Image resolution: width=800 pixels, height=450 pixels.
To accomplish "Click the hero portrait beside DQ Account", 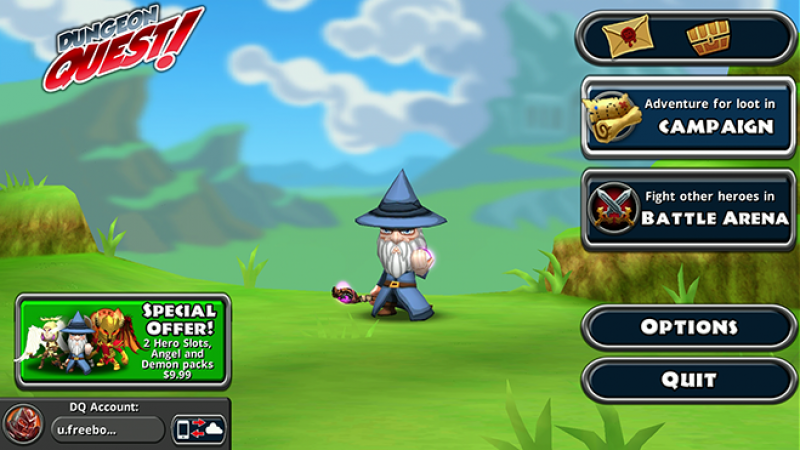I will pyautogui.click(x=22, y=425).
